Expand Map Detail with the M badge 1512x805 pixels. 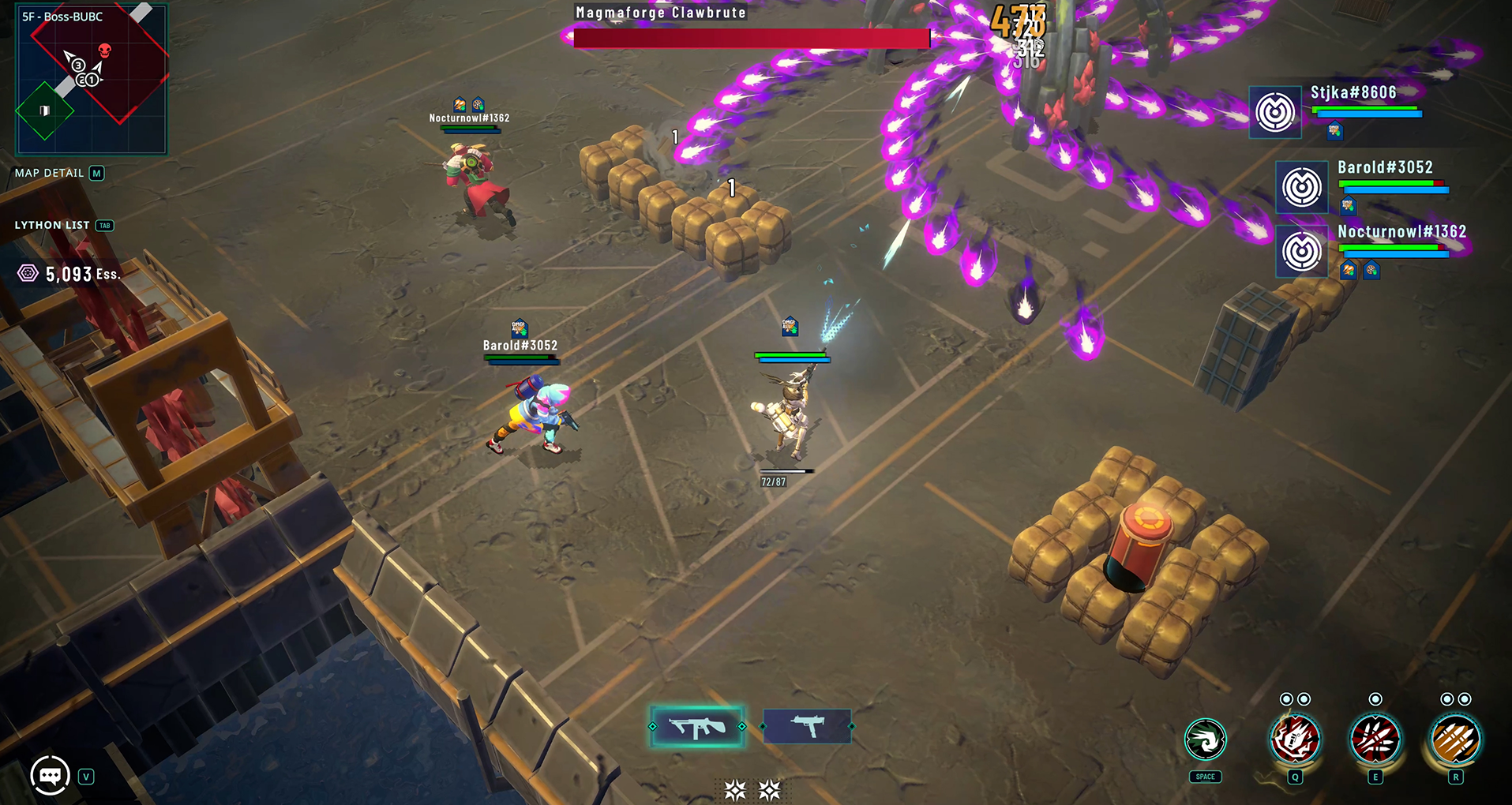[x=98, y=173]
